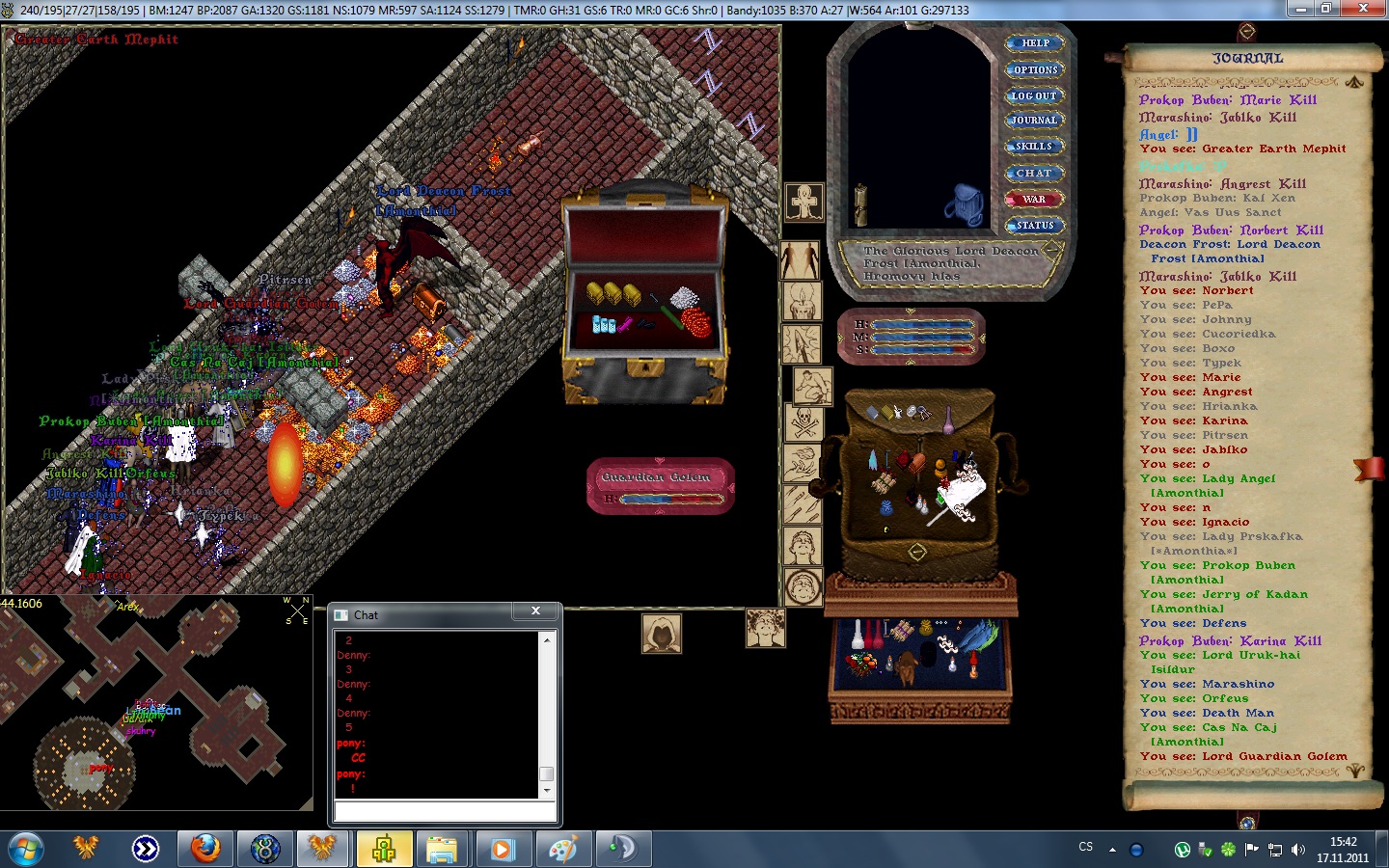The width and height of the screenshot is (1389, 868).
Task: Close the Chat window
Action: [x=535, y=611]
